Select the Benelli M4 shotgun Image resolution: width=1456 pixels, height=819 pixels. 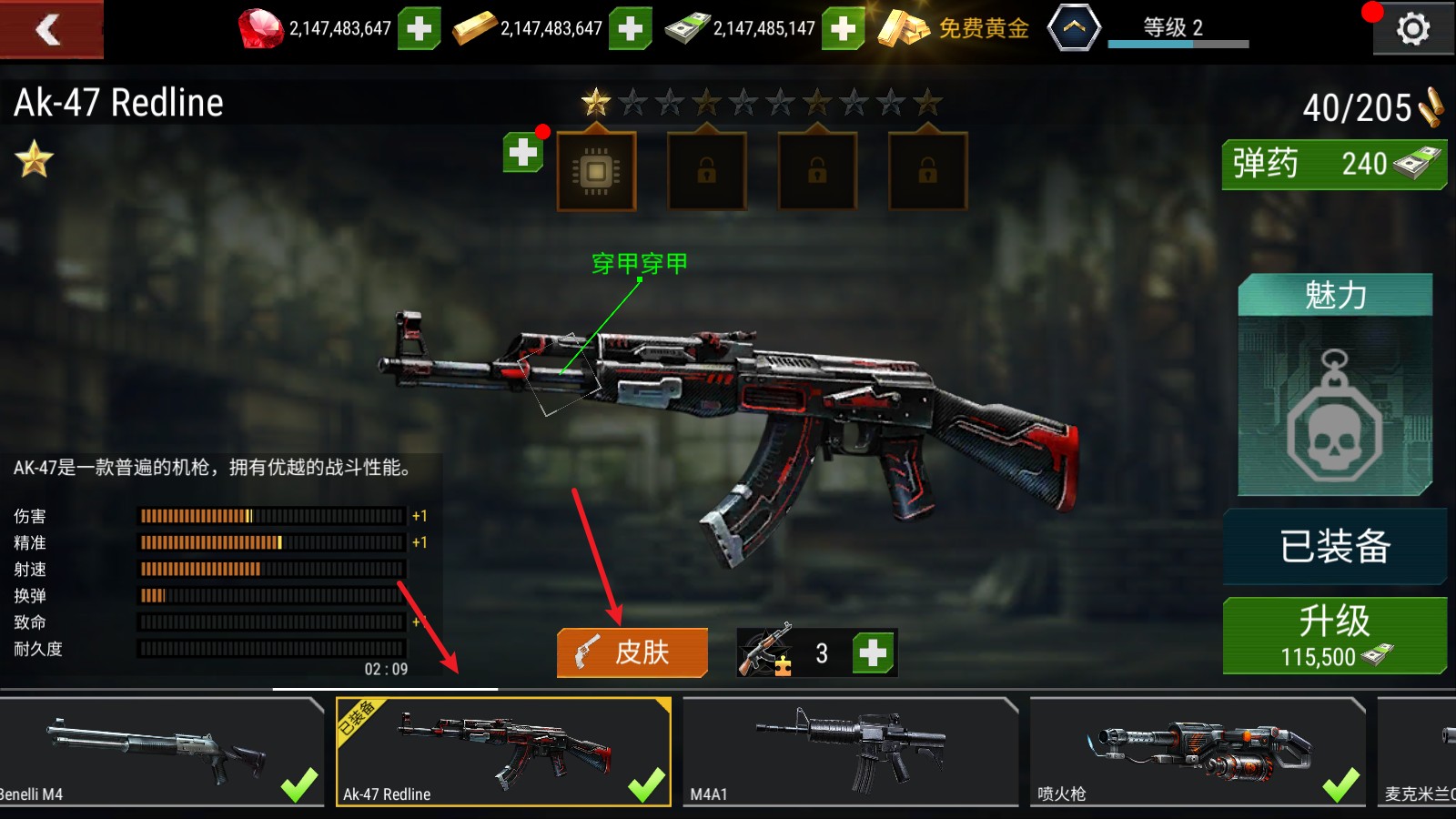click(x=161, y=752)
